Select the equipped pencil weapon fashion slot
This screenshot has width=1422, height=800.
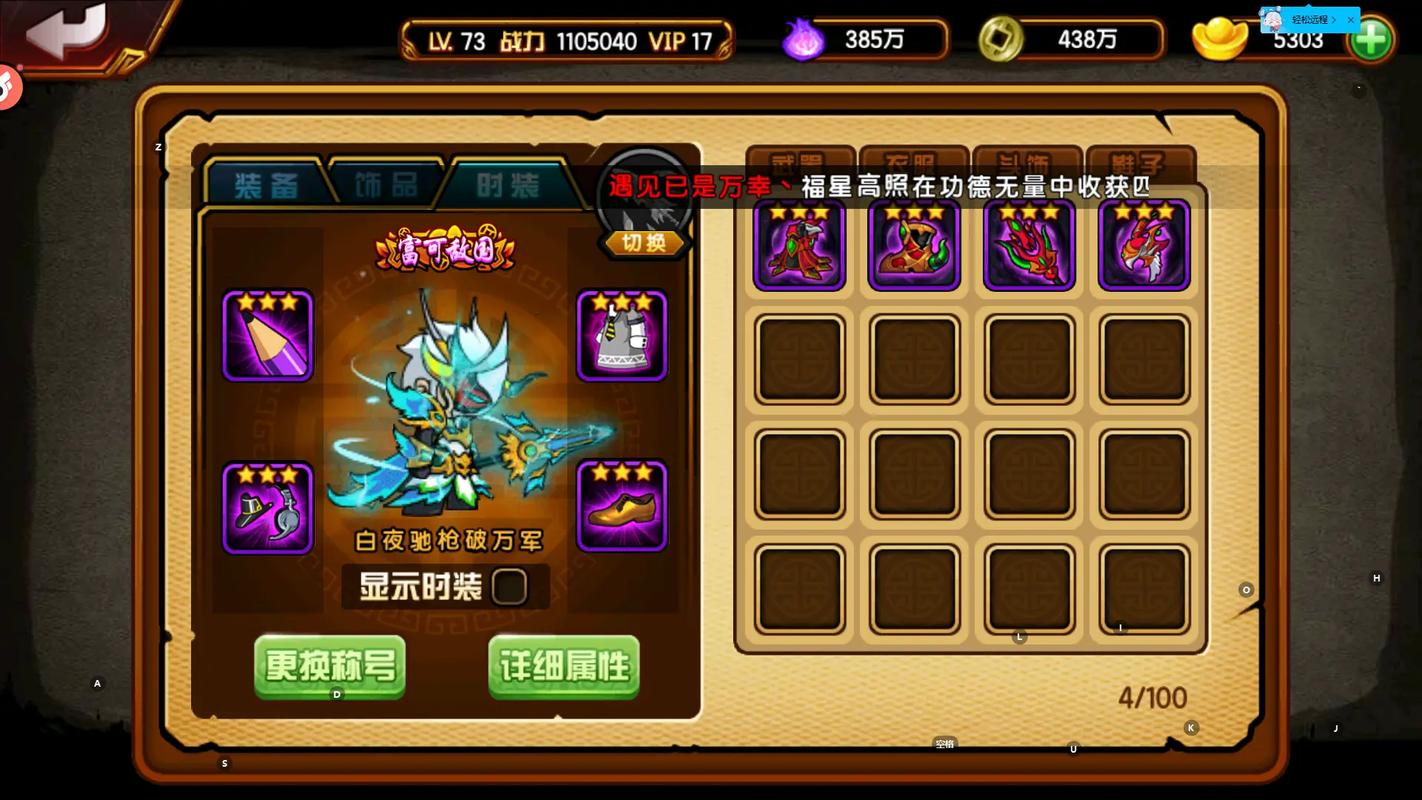[267, 337]
